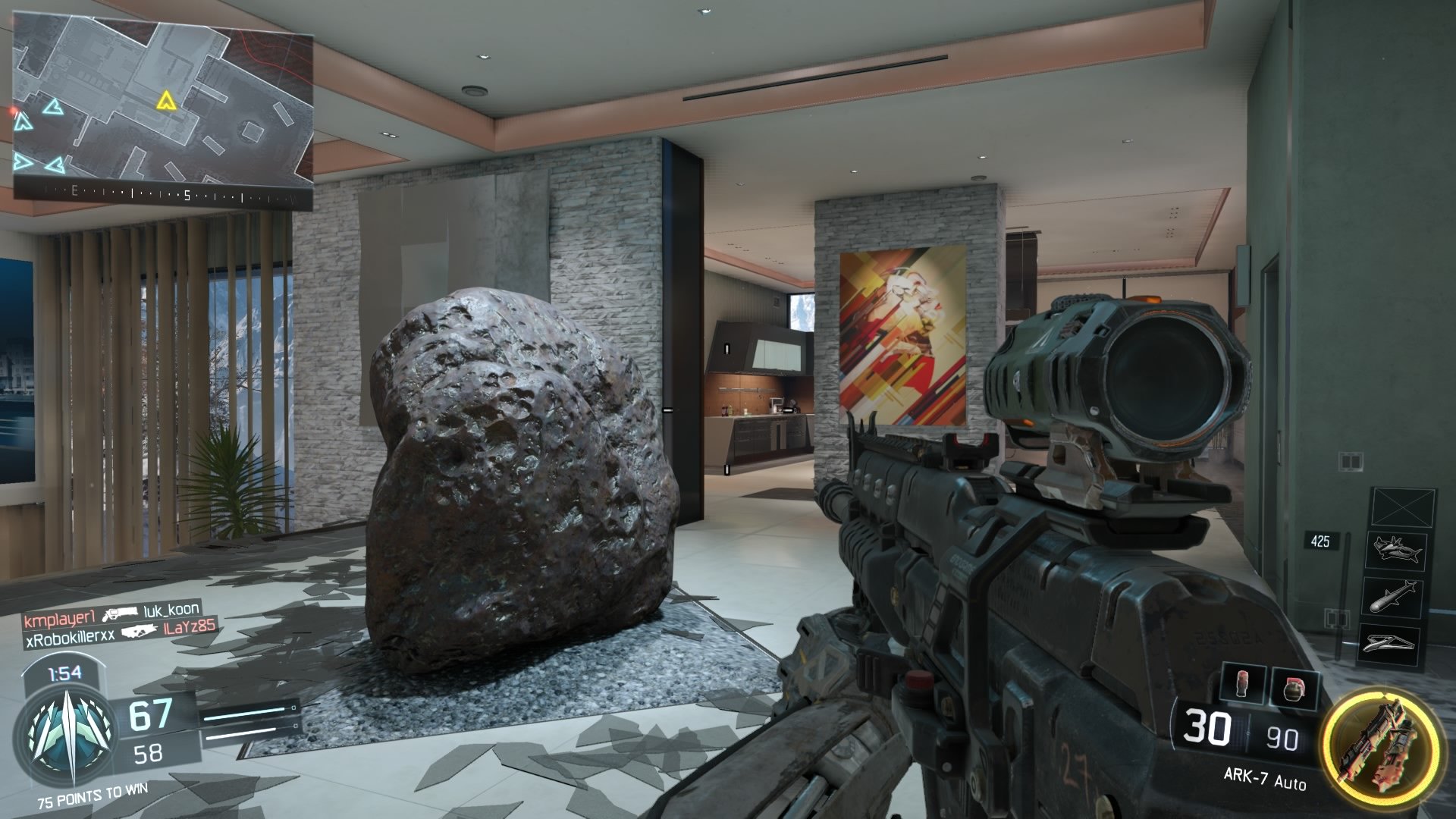Choose the flat-winged drone scorestreak icon
This screenshot has height=819, width=1456.
[x=1397, y=643]
